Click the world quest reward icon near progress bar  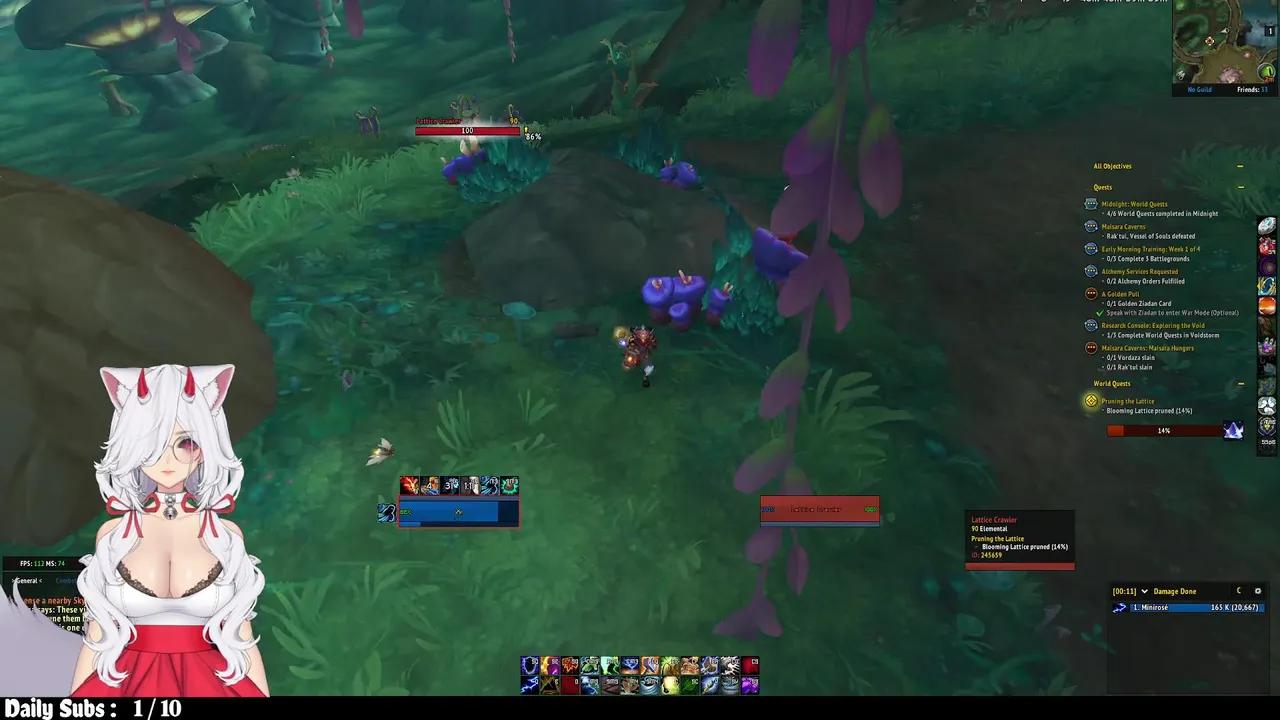coord(1234,430)
